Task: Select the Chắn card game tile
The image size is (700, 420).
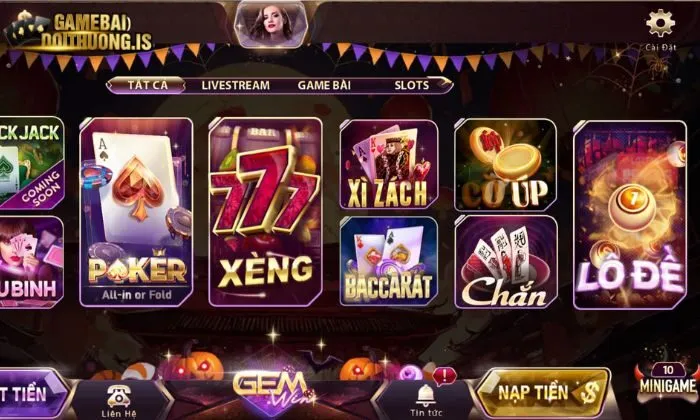Action: (505, 260)
